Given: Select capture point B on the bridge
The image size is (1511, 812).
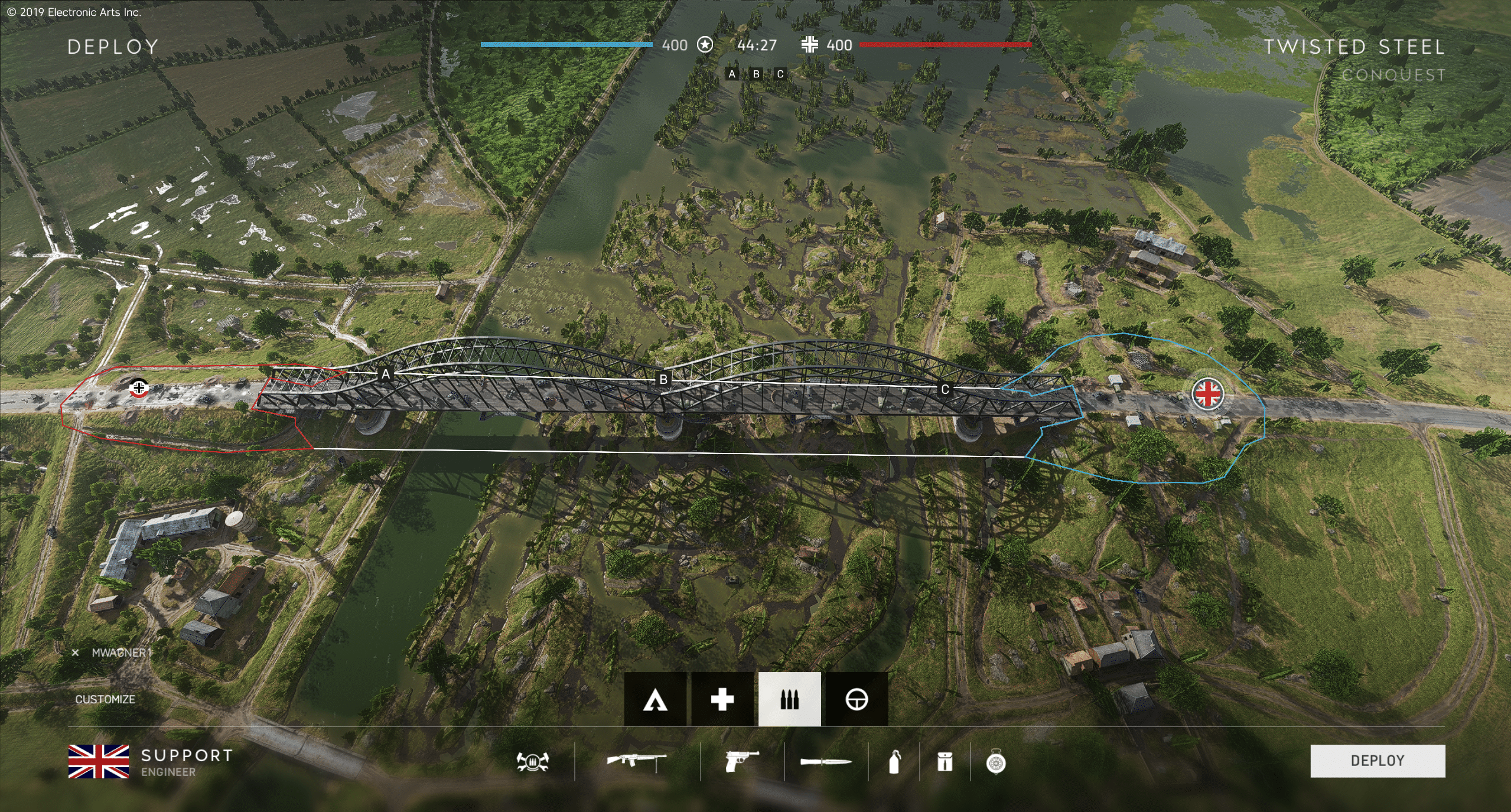Looking at the screenshot, I should [x=663, y=380].
